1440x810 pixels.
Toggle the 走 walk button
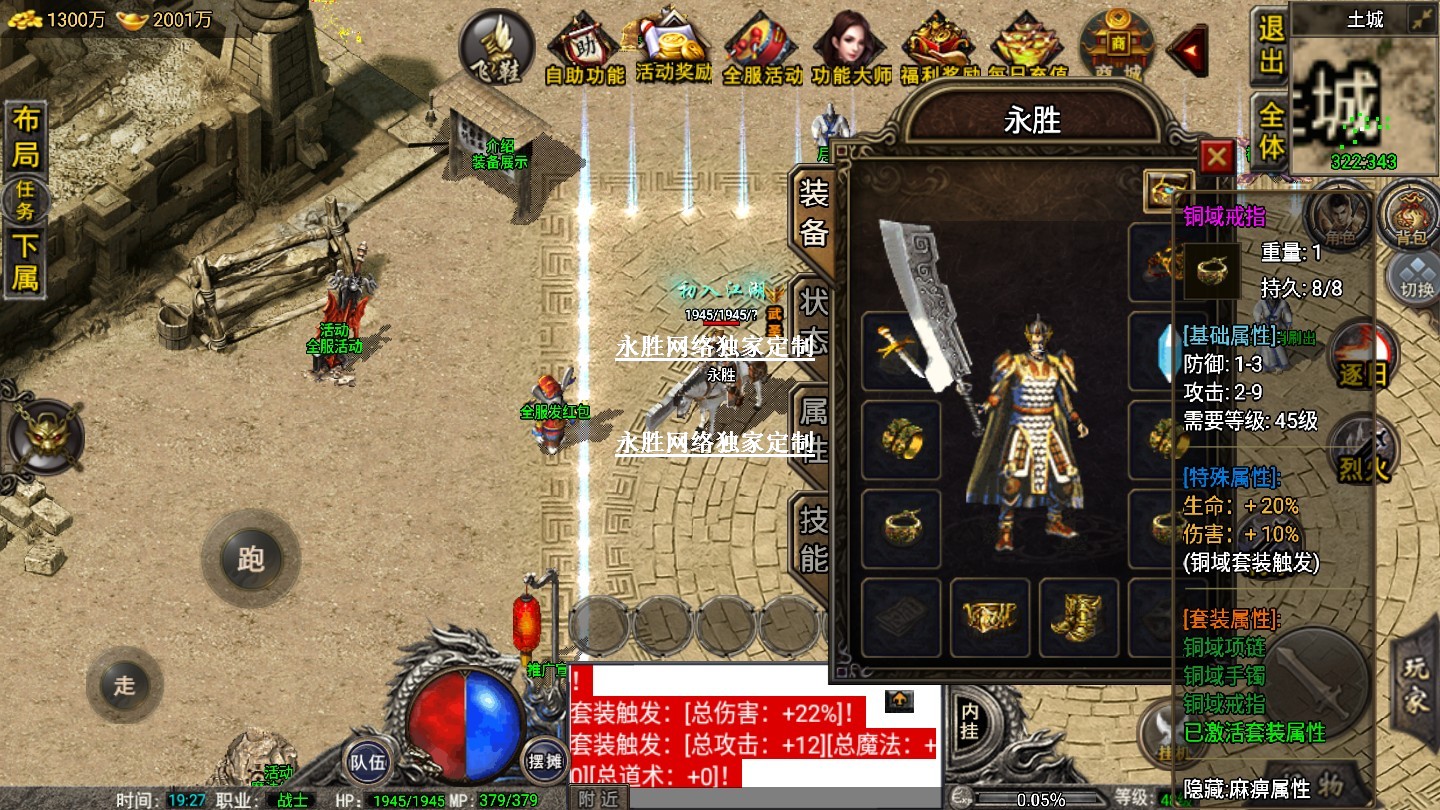pyautogui.click(x=124, y=685)
